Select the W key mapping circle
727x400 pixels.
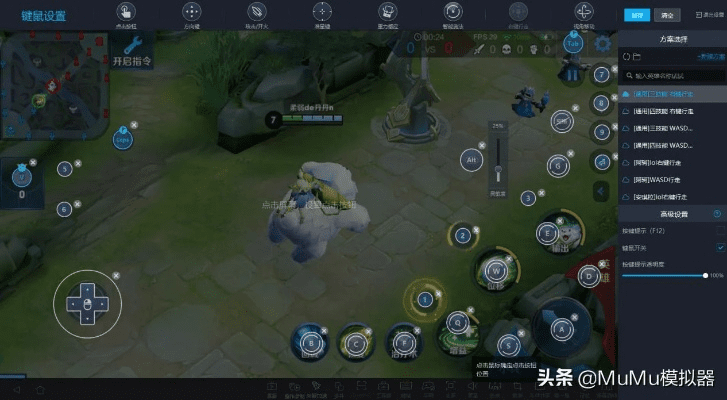pos(494,269)
